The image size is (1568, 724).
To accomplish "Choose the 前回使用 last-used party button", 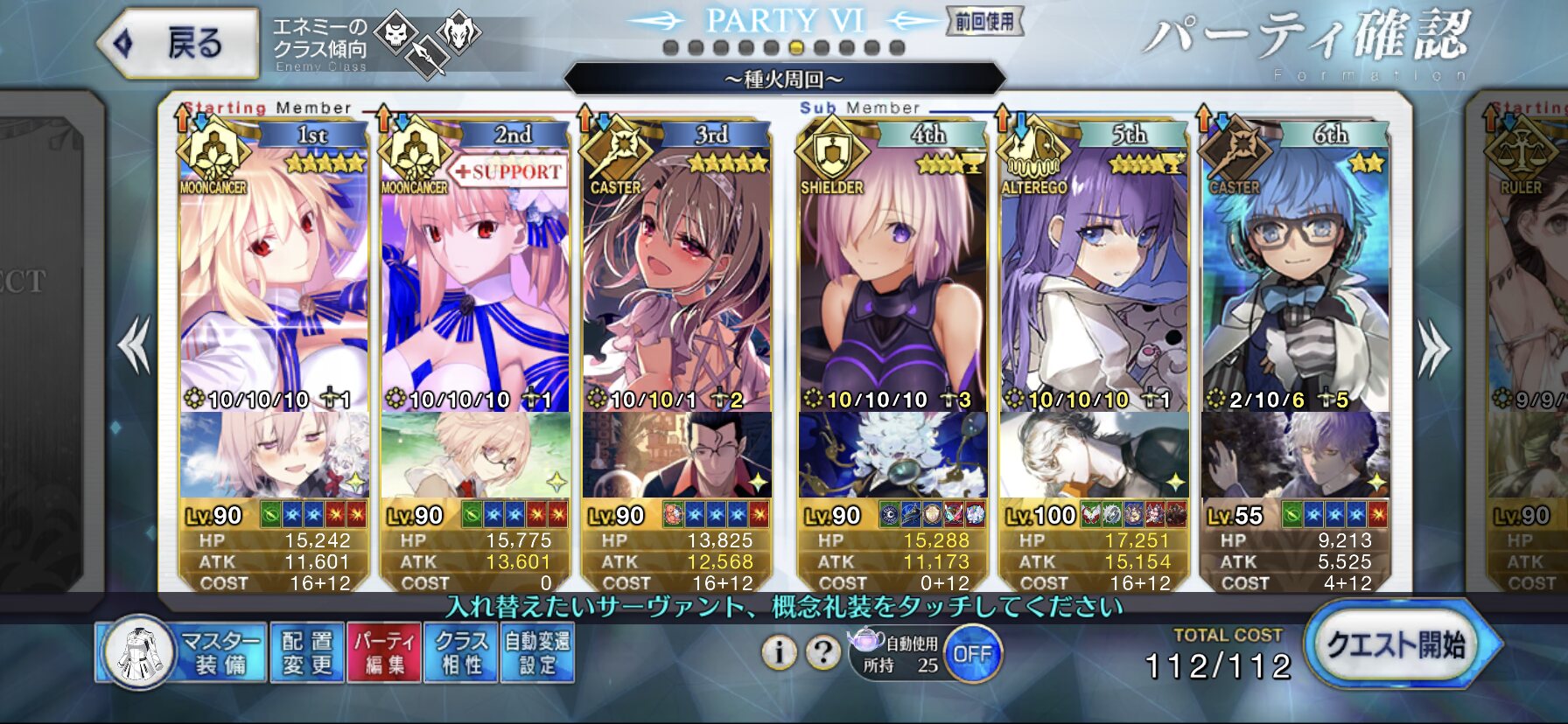I will 984,22.
